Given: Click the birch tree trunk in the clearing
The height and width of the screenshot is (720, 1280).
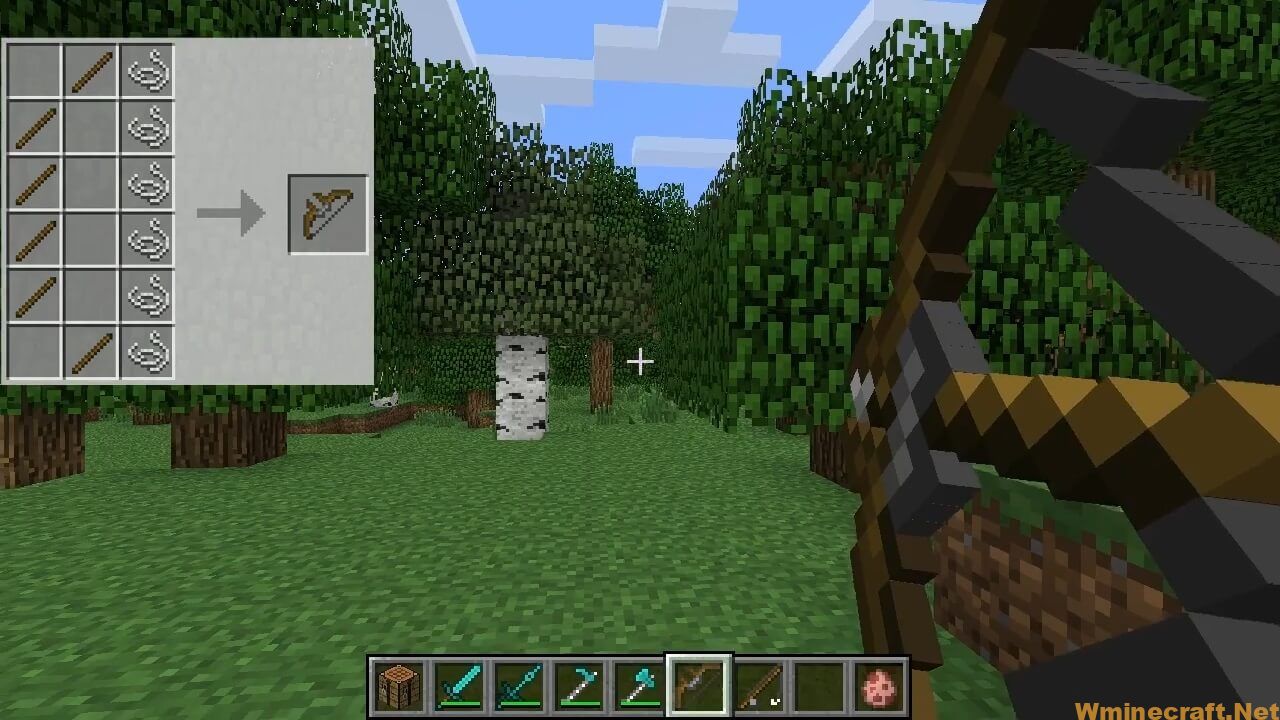Looking at the screenshot, I should tap(520, 390).
